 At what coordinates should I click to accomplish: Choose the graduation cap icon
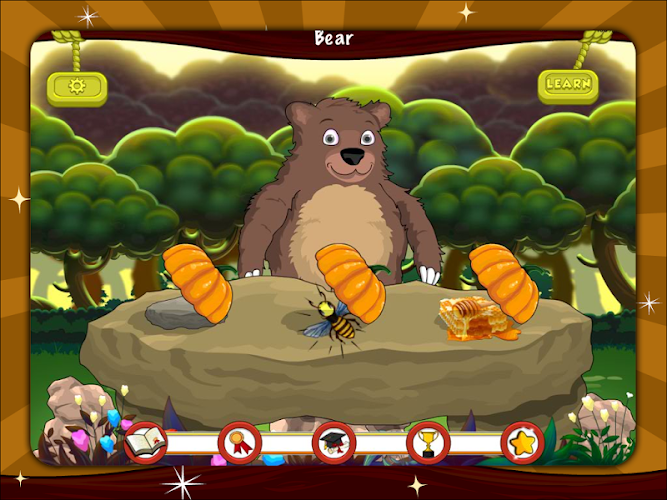click(333, 441)
